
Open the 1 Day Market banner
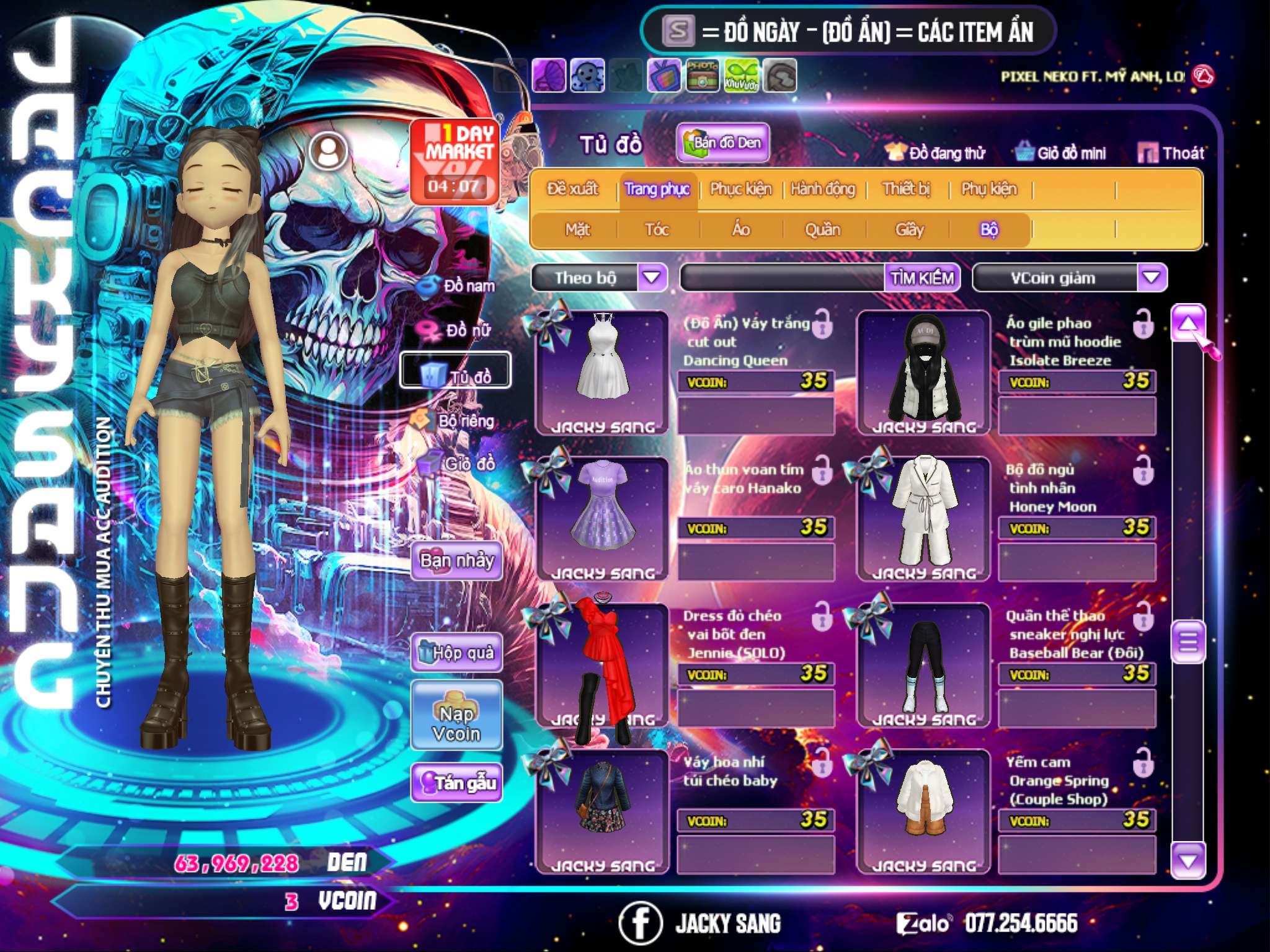coord(455,161)
